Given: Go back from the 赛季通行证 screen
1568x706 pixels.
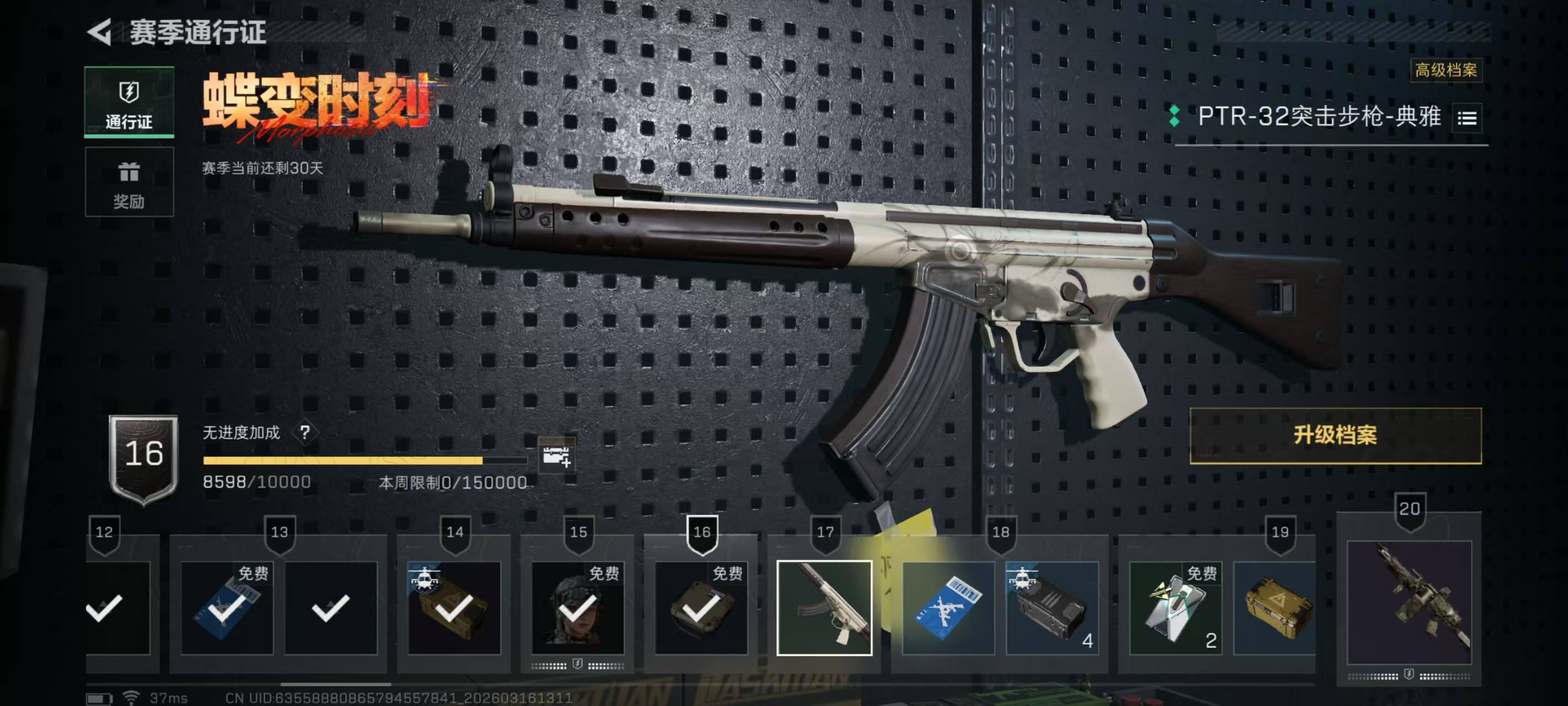Looking at the screenshot, I should pyautogui.click(x=100, y=31).
